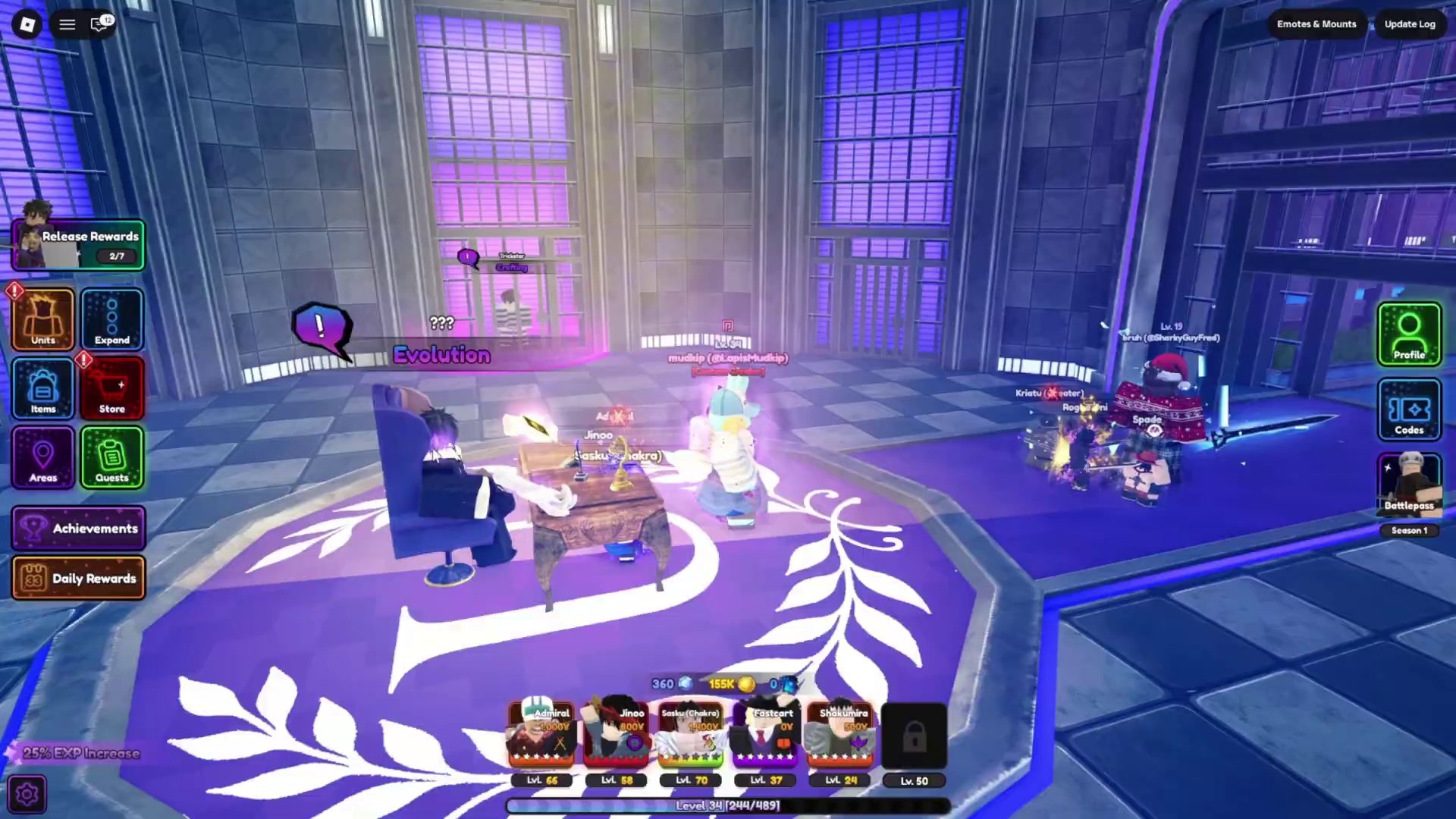Open the Areas menu
Viewport: 1456px width, 819px height.
pos(43,457)
